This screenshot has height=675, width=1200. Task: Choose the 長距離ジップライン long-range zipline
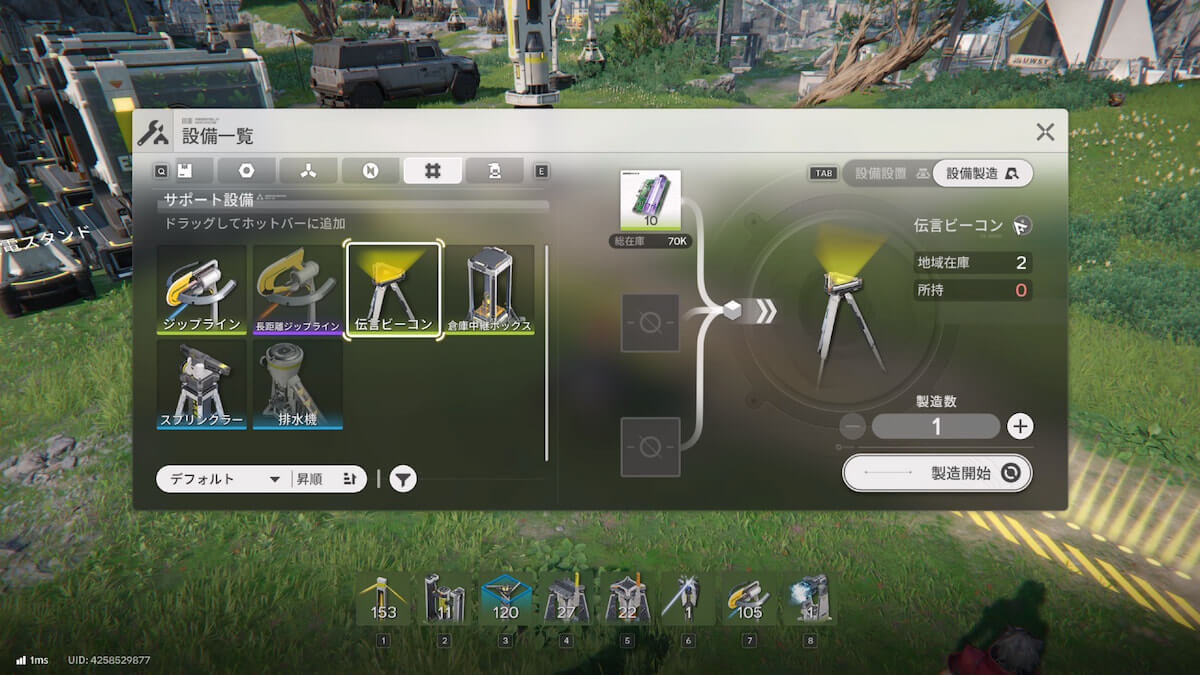coord(299,289)
